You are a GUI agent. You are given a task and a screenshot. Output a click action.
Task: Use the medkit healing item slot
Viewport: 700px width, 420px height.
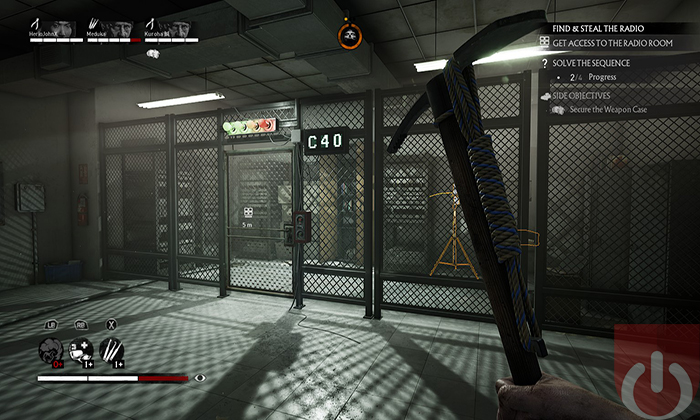point(82,351)
